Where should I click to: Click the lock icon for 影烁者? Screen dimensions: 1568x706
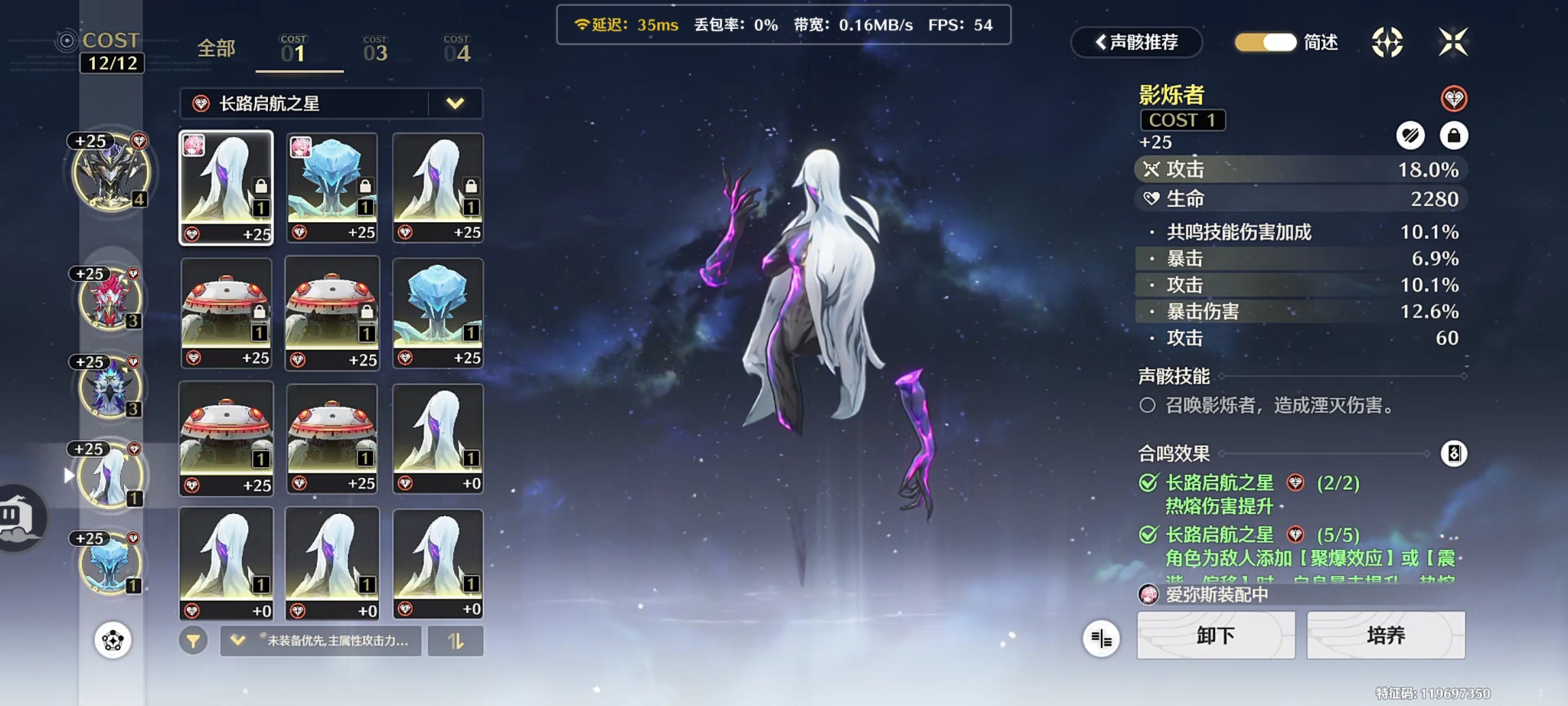pyautogui.click(x=1454, y=136)
